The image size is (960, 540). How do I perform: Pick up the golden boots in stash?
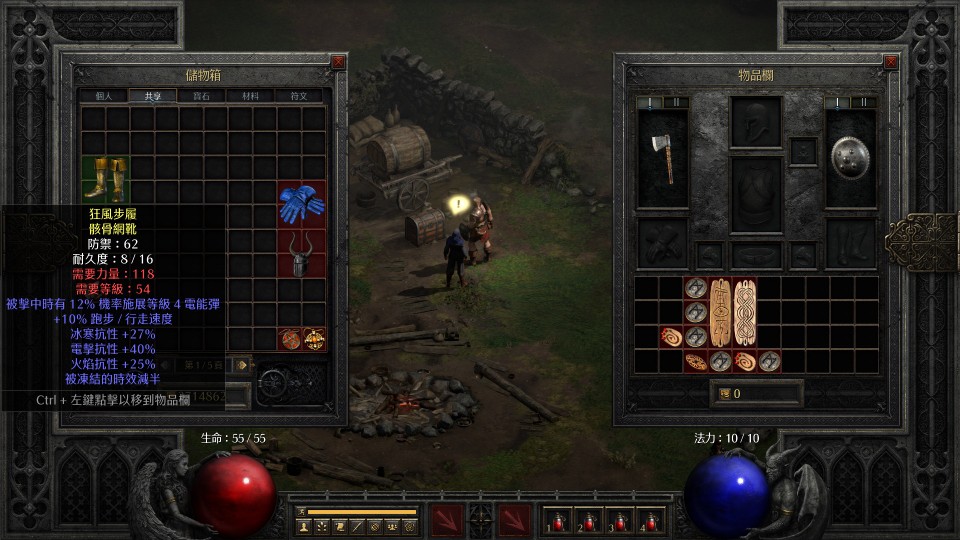click(x=104, y=179)
